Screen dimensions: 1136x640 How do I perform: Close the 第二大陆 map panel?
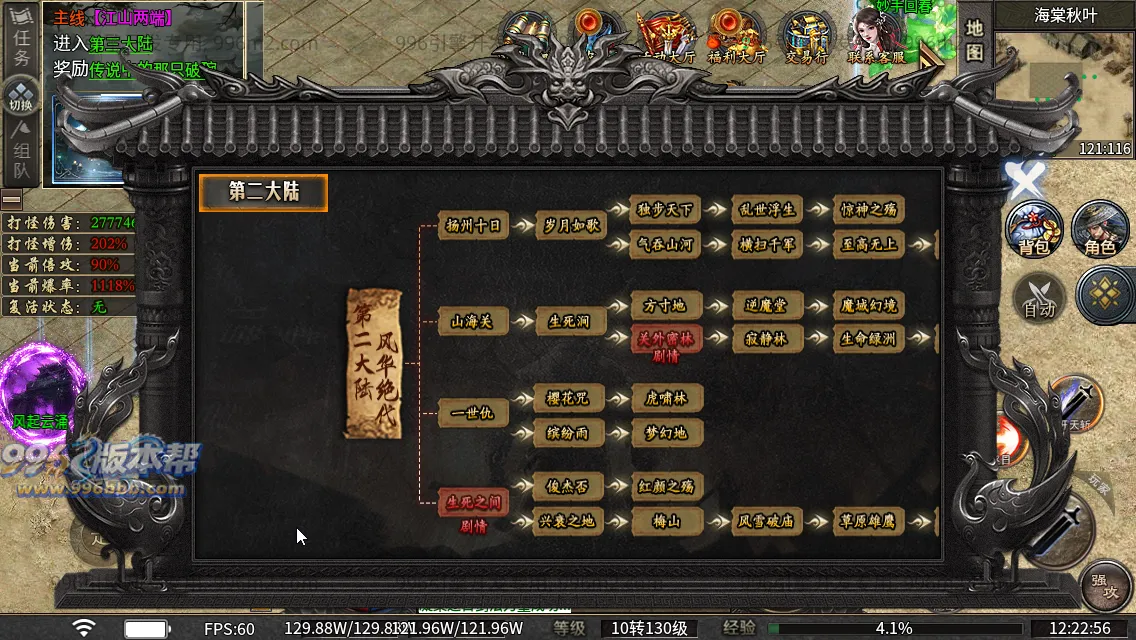1024,183
